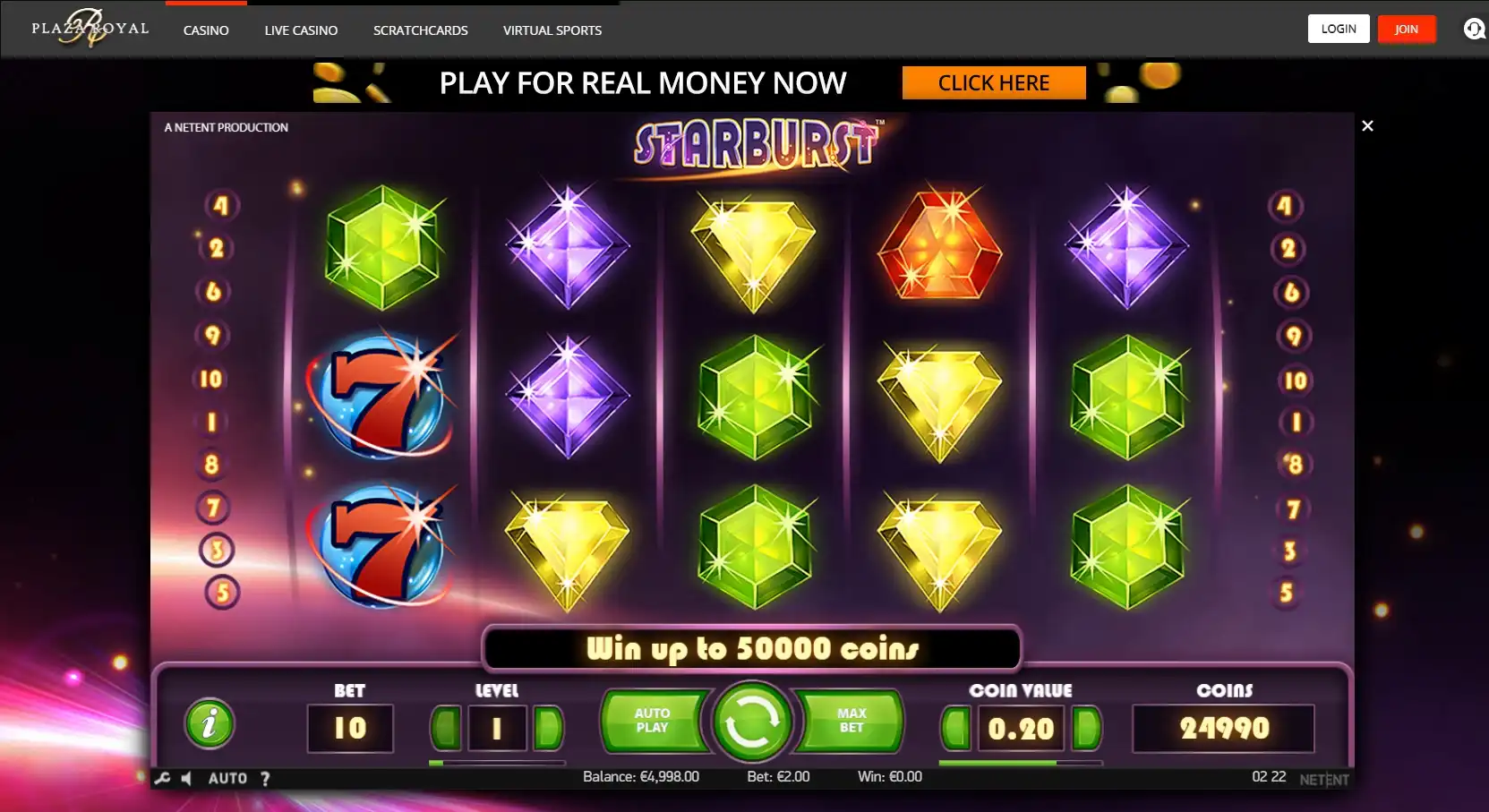Choose the Max Bet button
Image resolution: width=1489 pixels, height=812 pixels.
851,721
